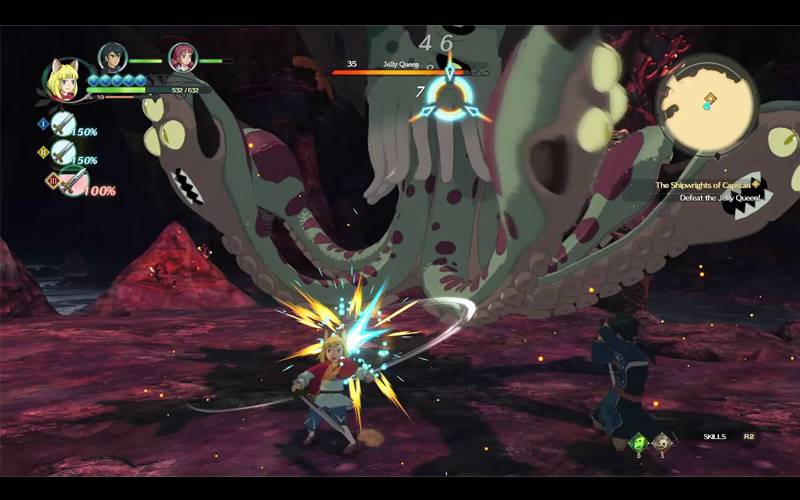Open the Skills label
Image resolution: width=800 pixels, height=500 pixels.
[x=712, y=437]
